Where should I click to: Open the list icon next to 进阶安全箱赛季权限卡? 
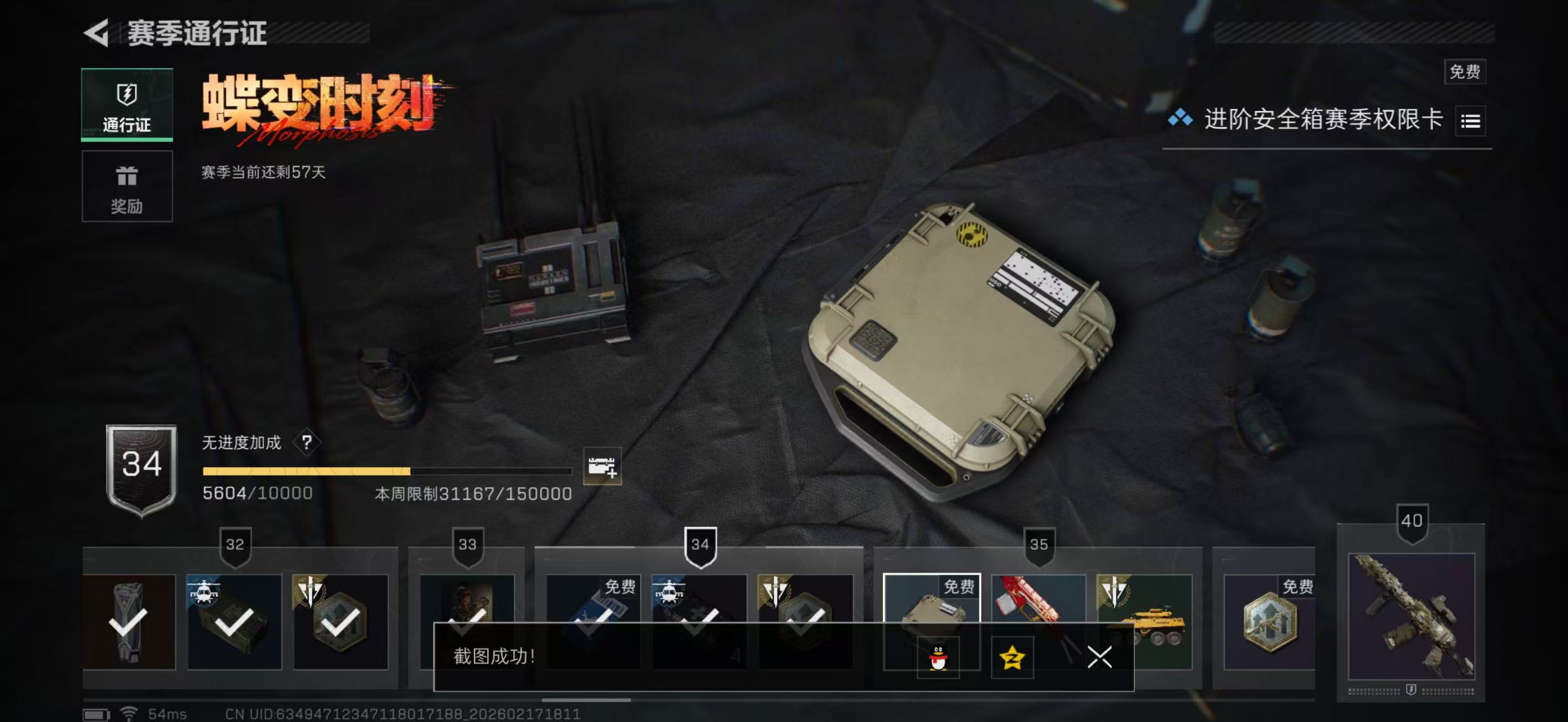[x=1470, y=121]
